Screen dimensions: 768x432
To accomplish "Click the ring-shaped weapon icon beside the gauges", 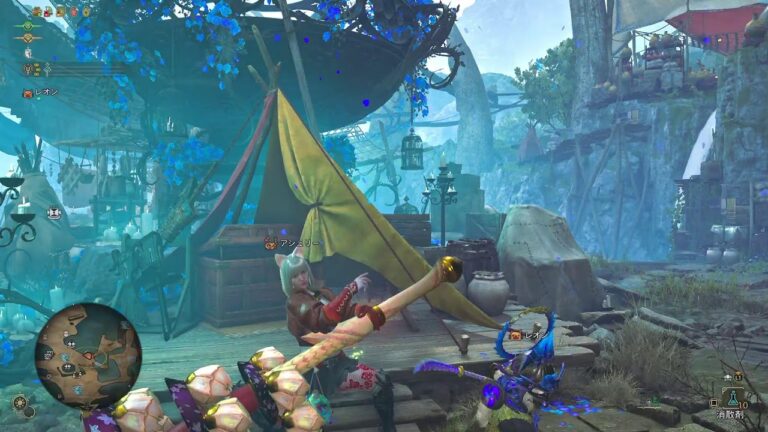I will pos(28,70).
